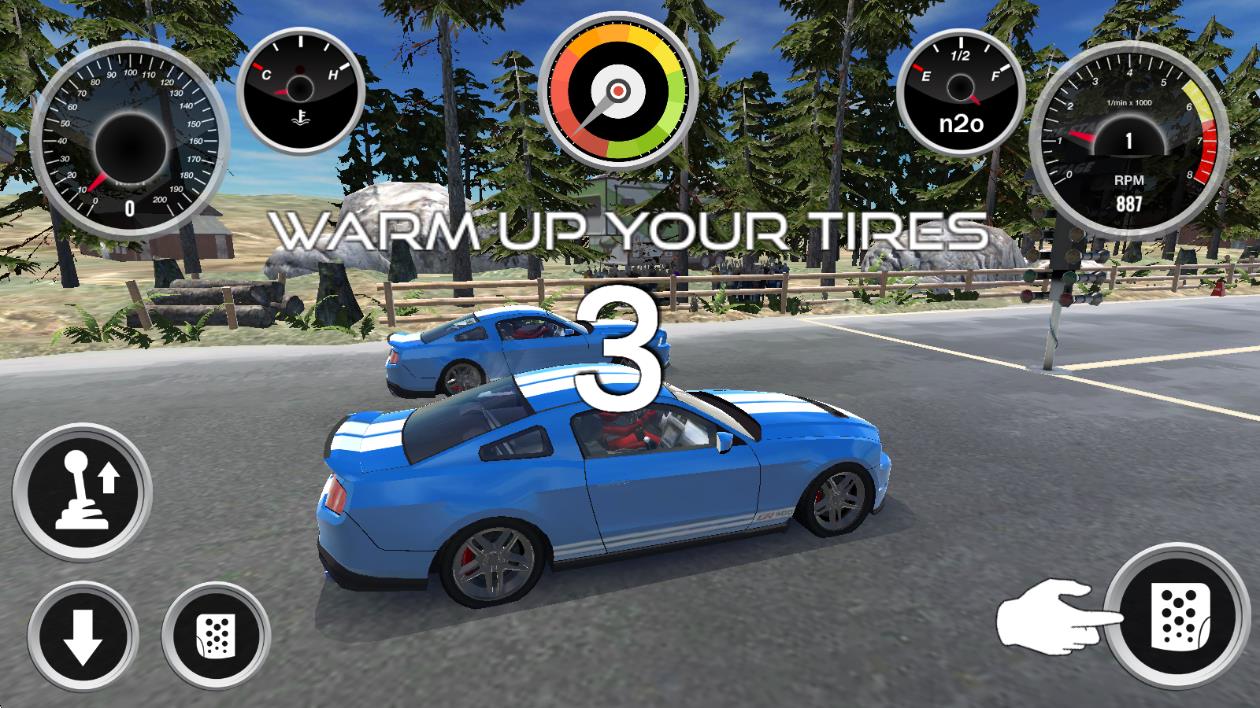Click the downshift arrow button
1260x708 pixels.
[x=82, y=636]
